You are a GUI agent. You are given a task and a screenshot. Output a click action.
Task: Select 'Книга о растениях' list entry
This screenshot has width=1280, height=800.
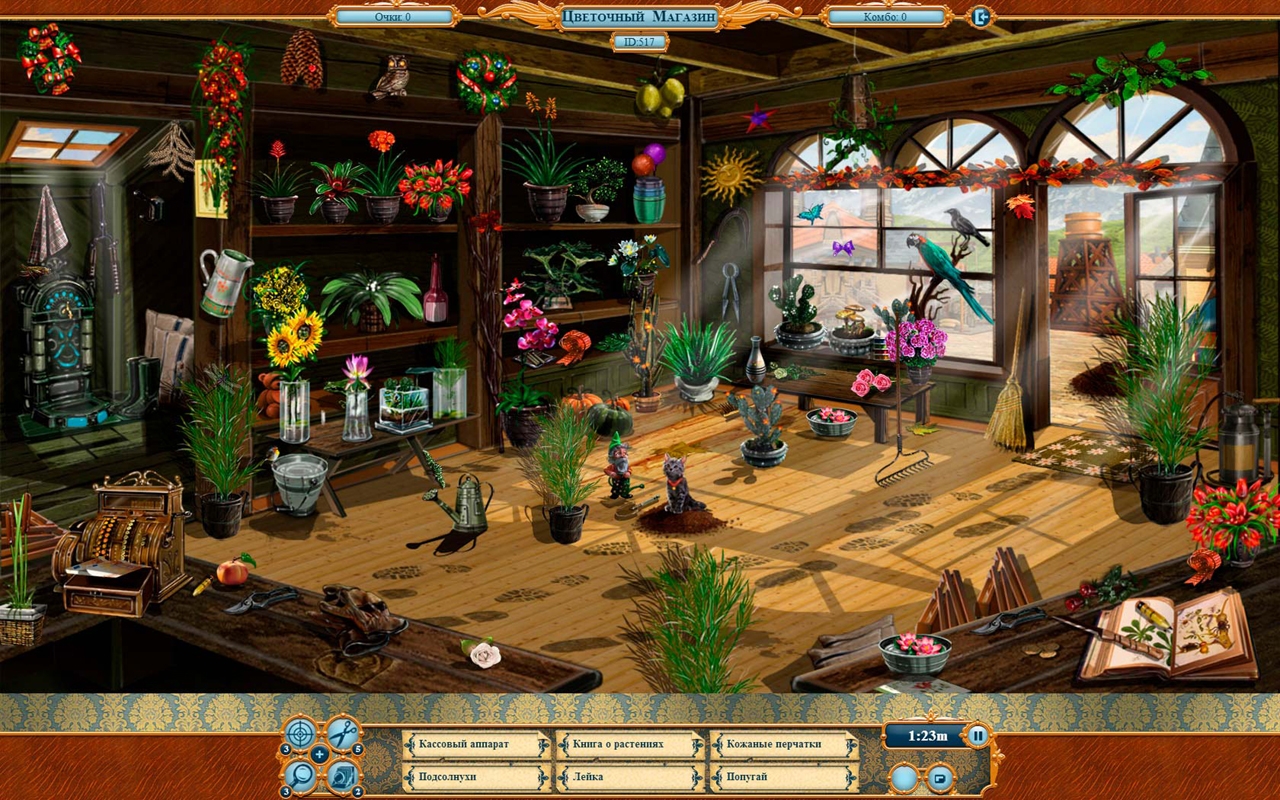coord(630,745)
